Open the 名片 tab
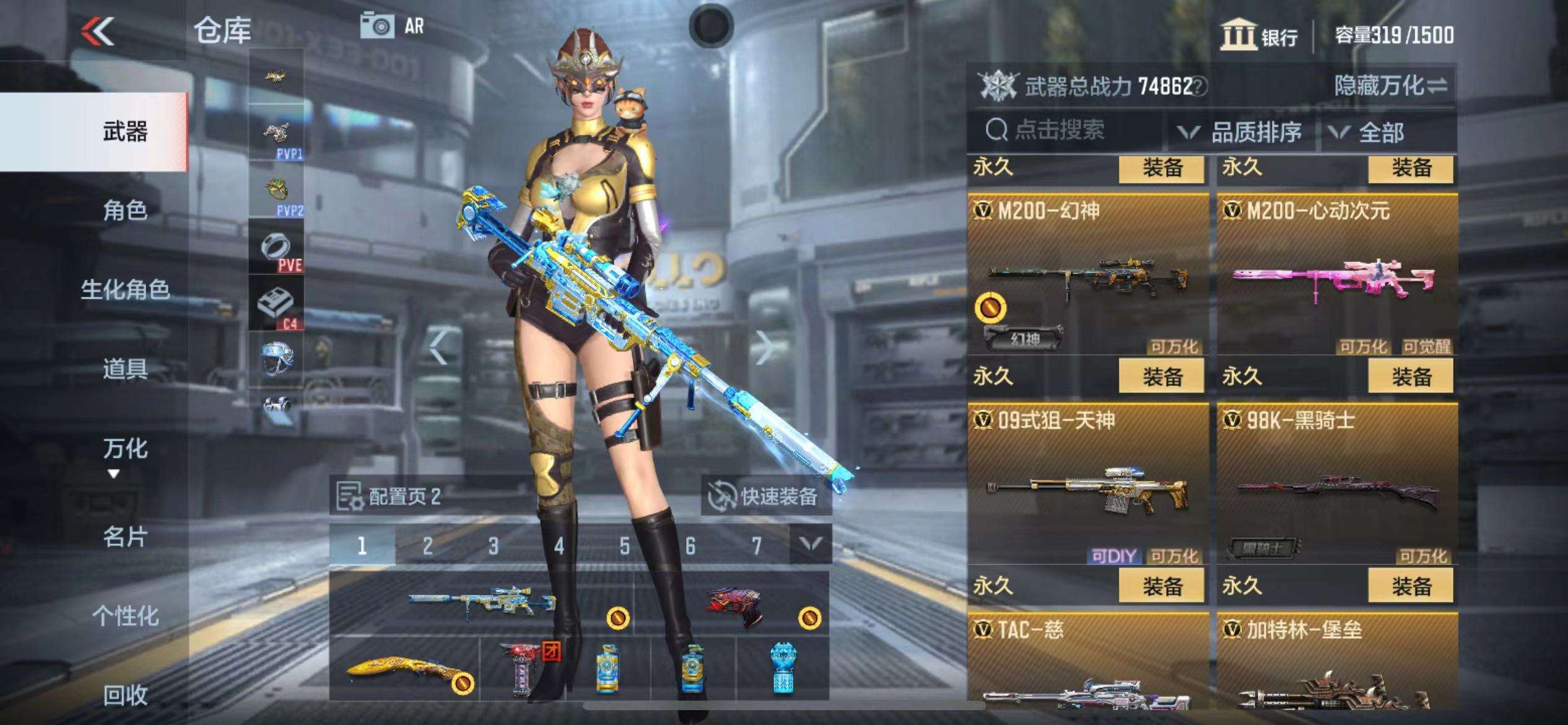Image resolution: width=1568 pixels, height=725 pixels. (x=125, y=537)
